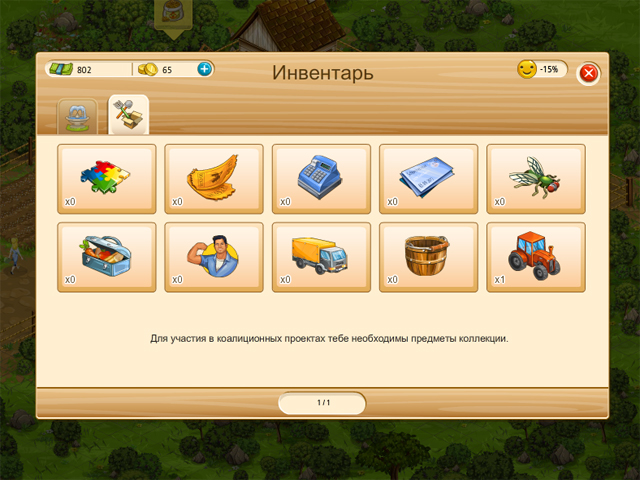Add more gold coins with plus button

point(204,69)
